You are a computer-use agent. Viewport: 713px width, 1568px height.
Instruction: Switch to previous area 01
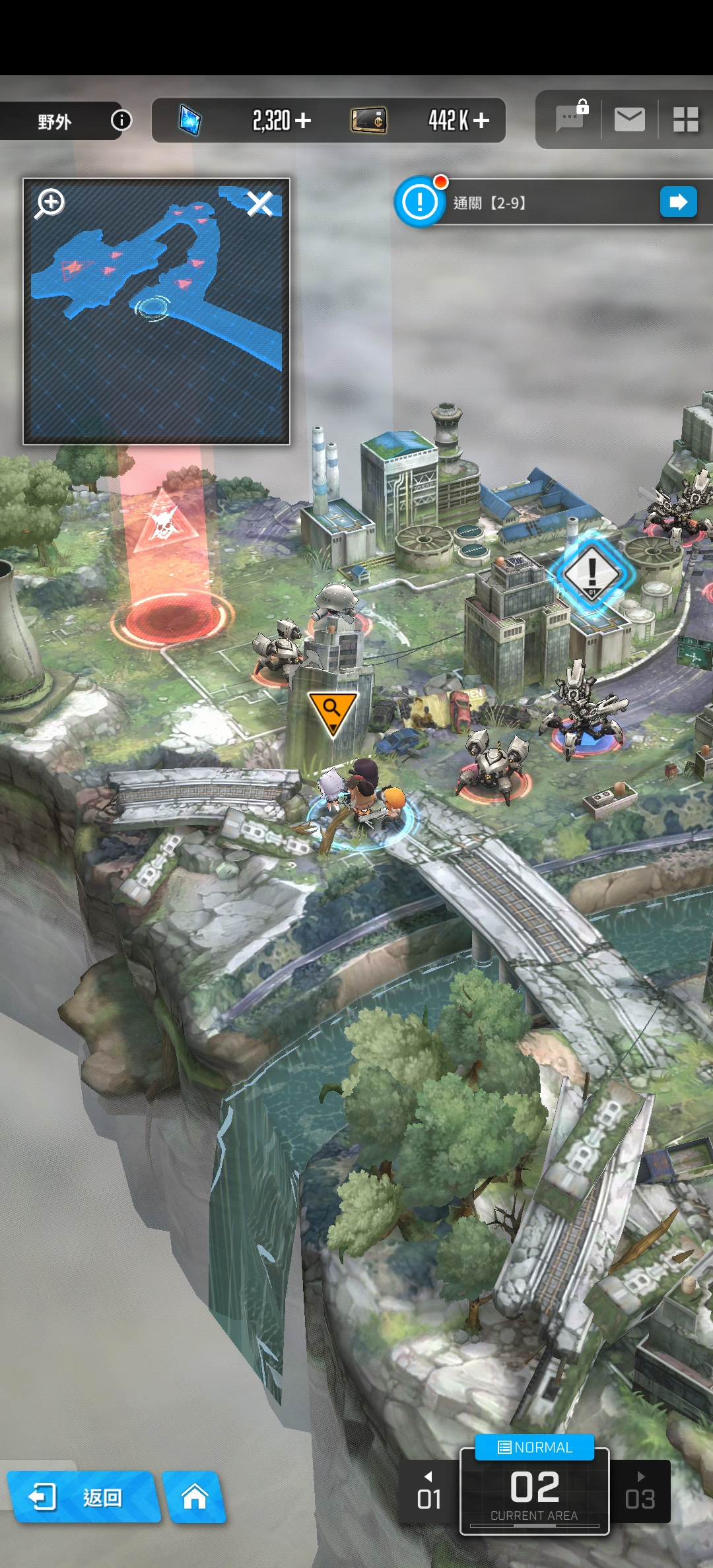click(x=428, y=1493)
